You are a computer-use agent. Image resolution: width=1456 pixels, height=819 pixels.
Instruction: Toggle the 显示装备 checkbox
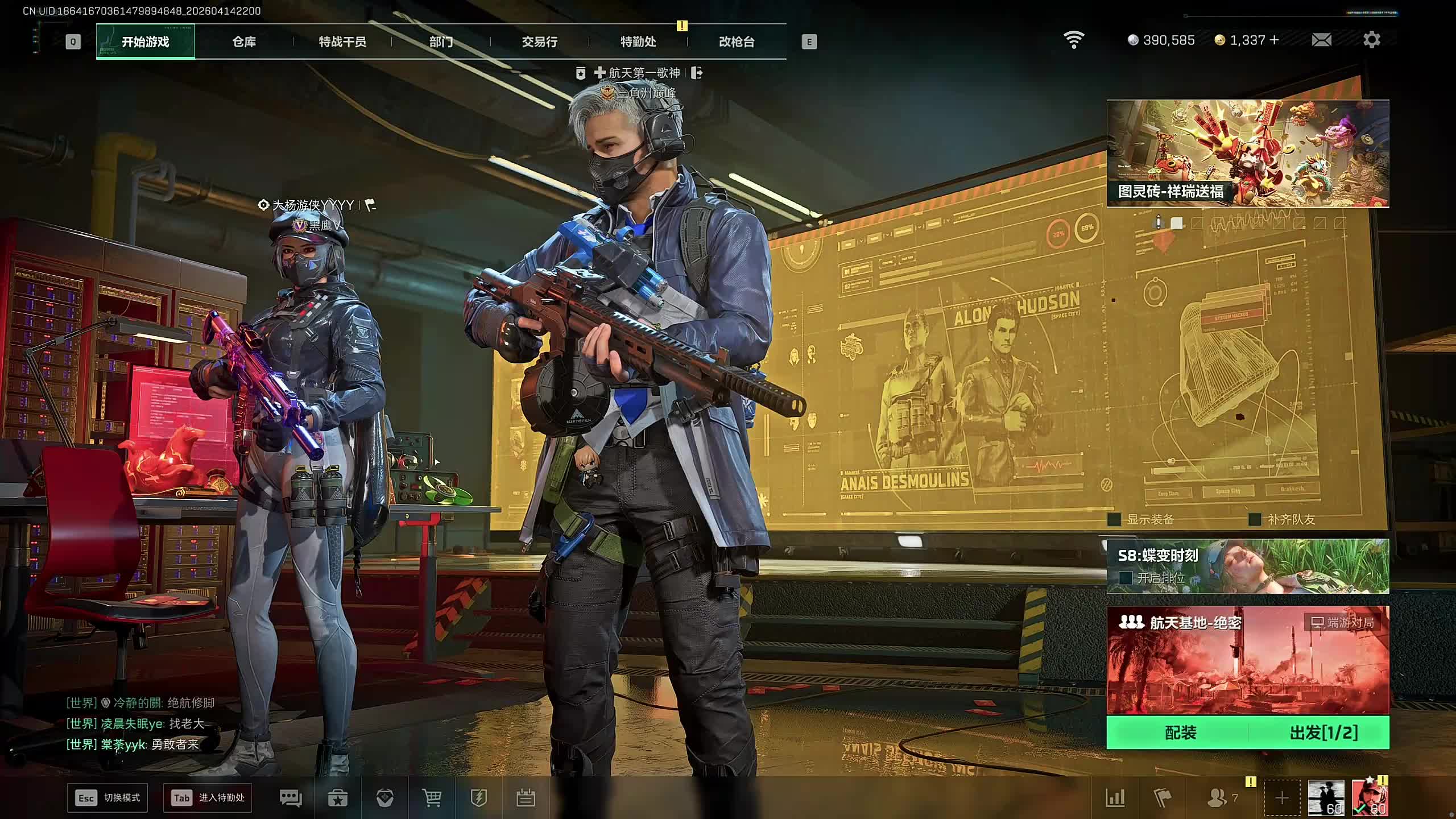click(x=1115, y=519)
